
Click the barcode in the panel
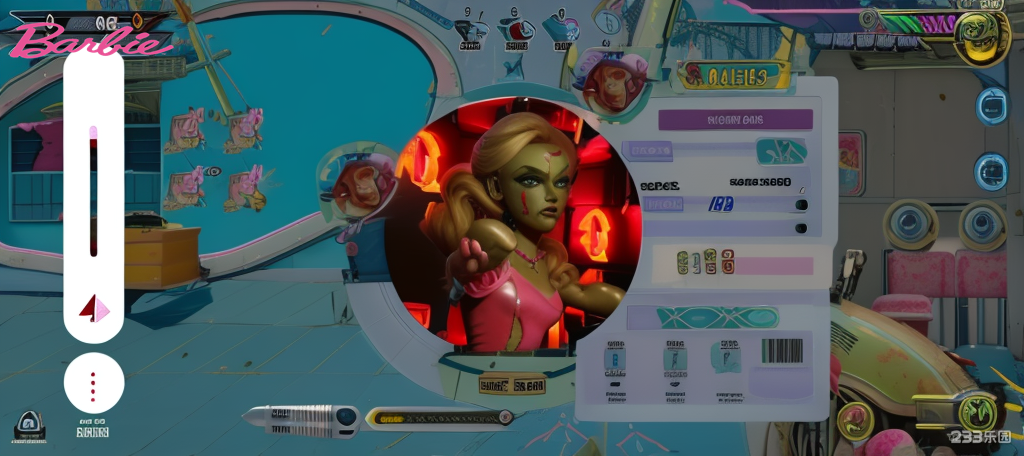pyautogui.click(x=782, y=351)
